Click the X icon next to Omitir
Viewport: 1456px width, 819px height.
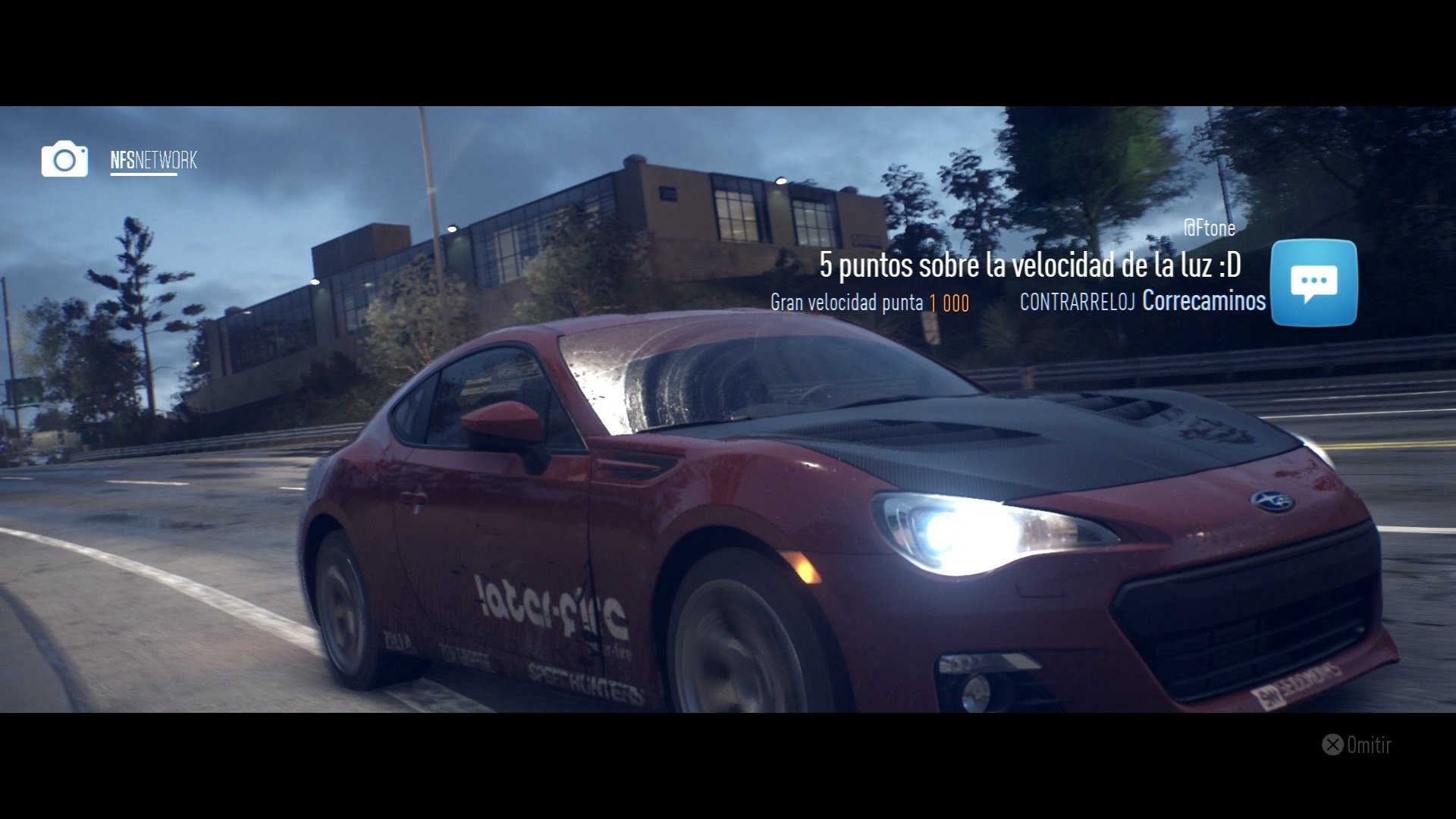click(1332, 745)
